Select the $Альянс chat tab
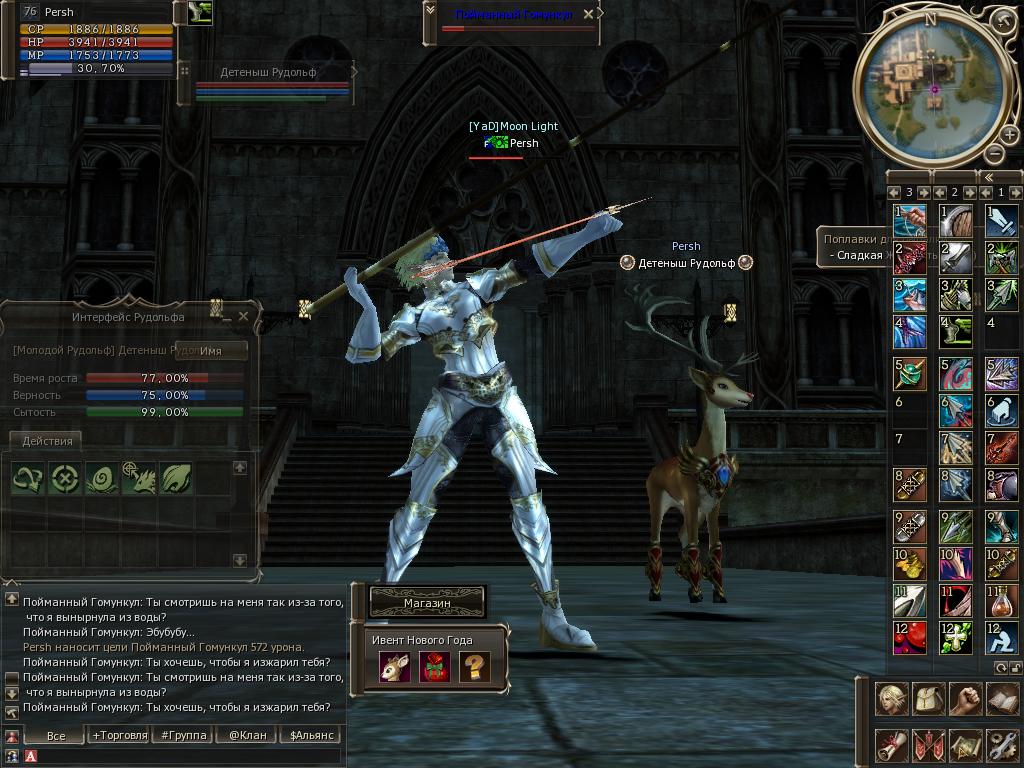The width and height of the screenshot is (1024, 768). (x=310, y=735)
